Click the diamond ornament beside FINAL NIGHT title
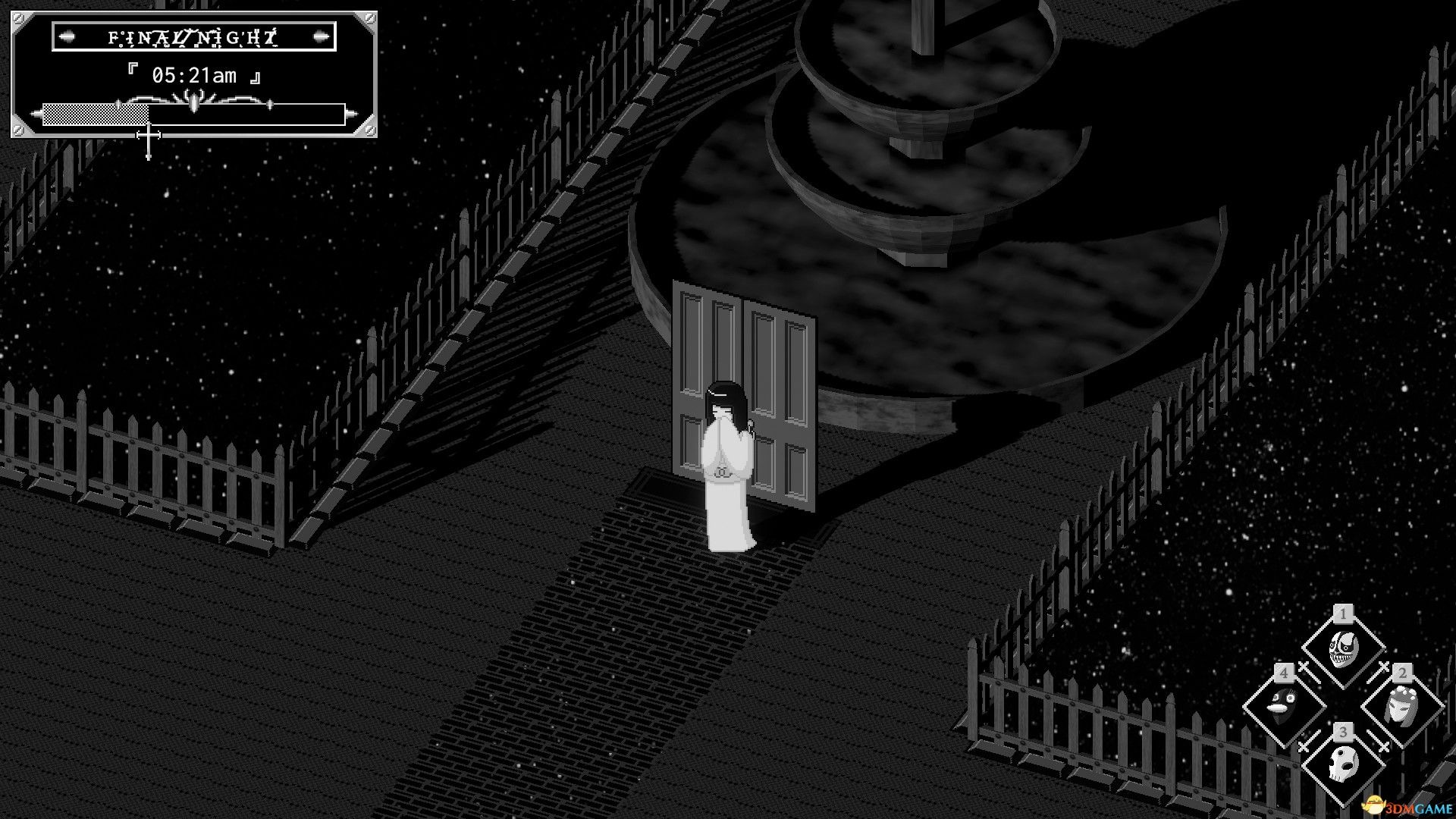This screenshot has height=819, width=1456. (67, 37)
